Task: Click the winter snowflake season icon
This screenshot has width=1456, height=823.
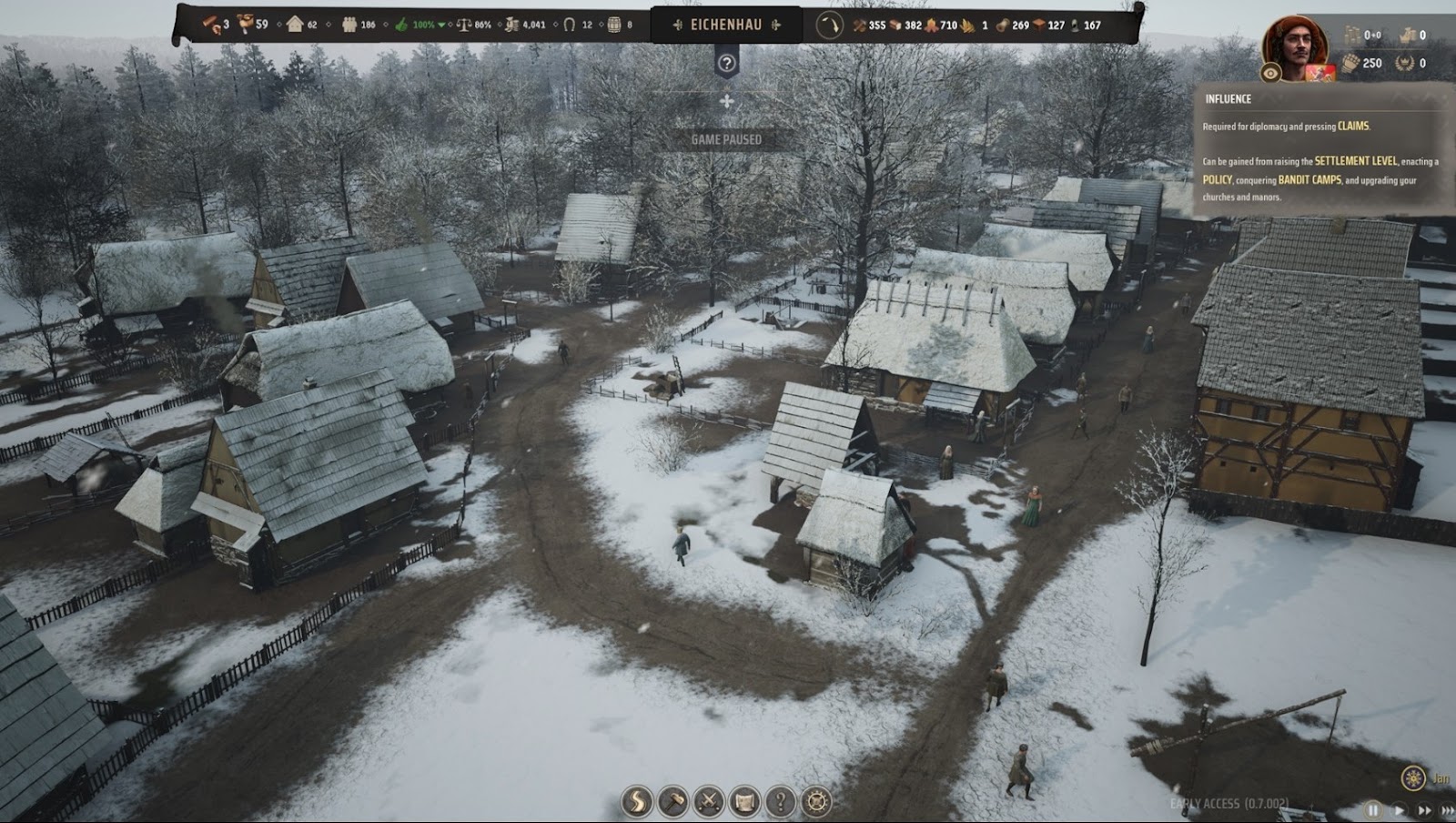Action: 1412,778
